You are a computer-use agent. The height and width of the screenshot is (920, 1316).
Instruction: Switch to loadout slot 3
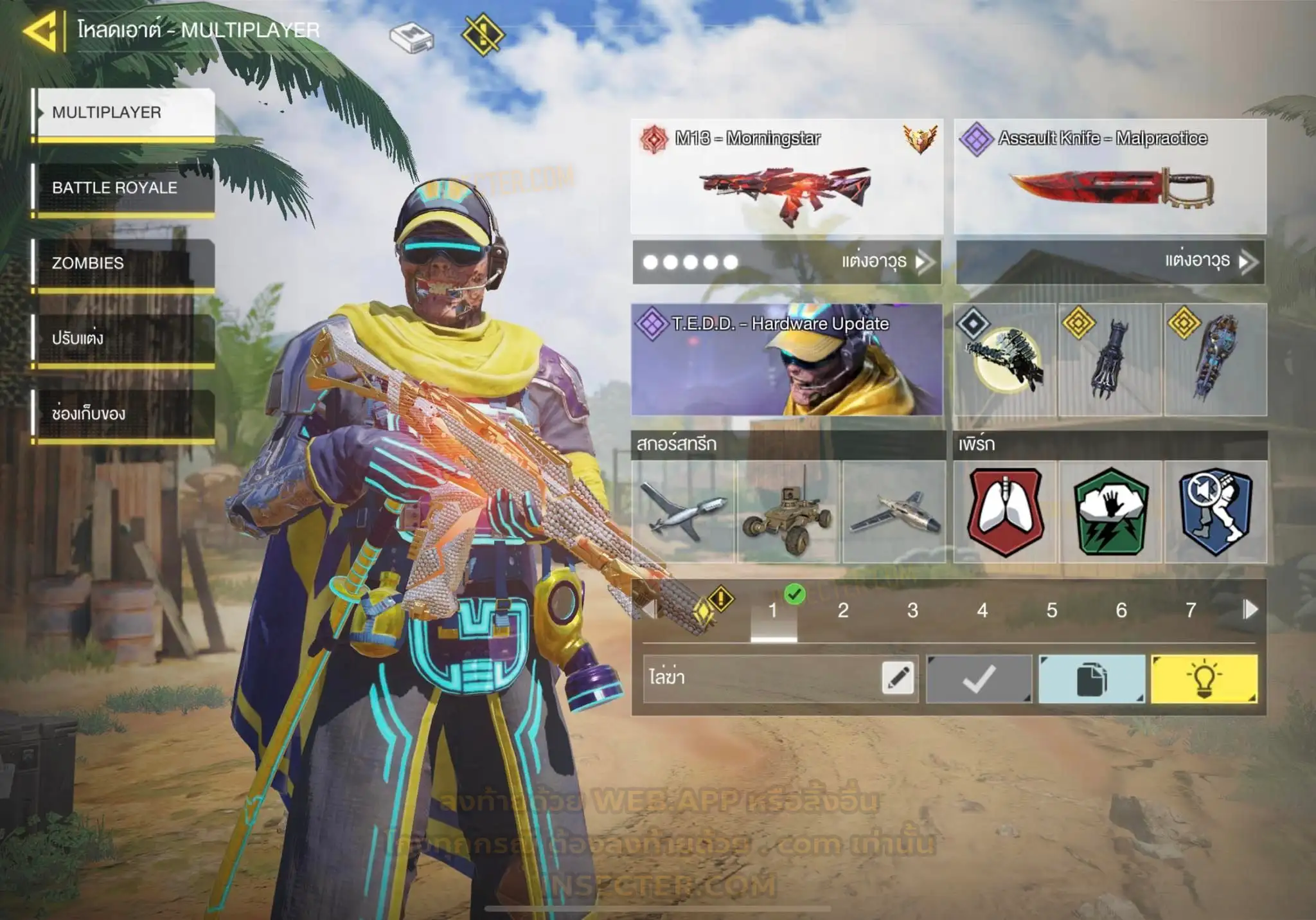[x=912, y=610]
